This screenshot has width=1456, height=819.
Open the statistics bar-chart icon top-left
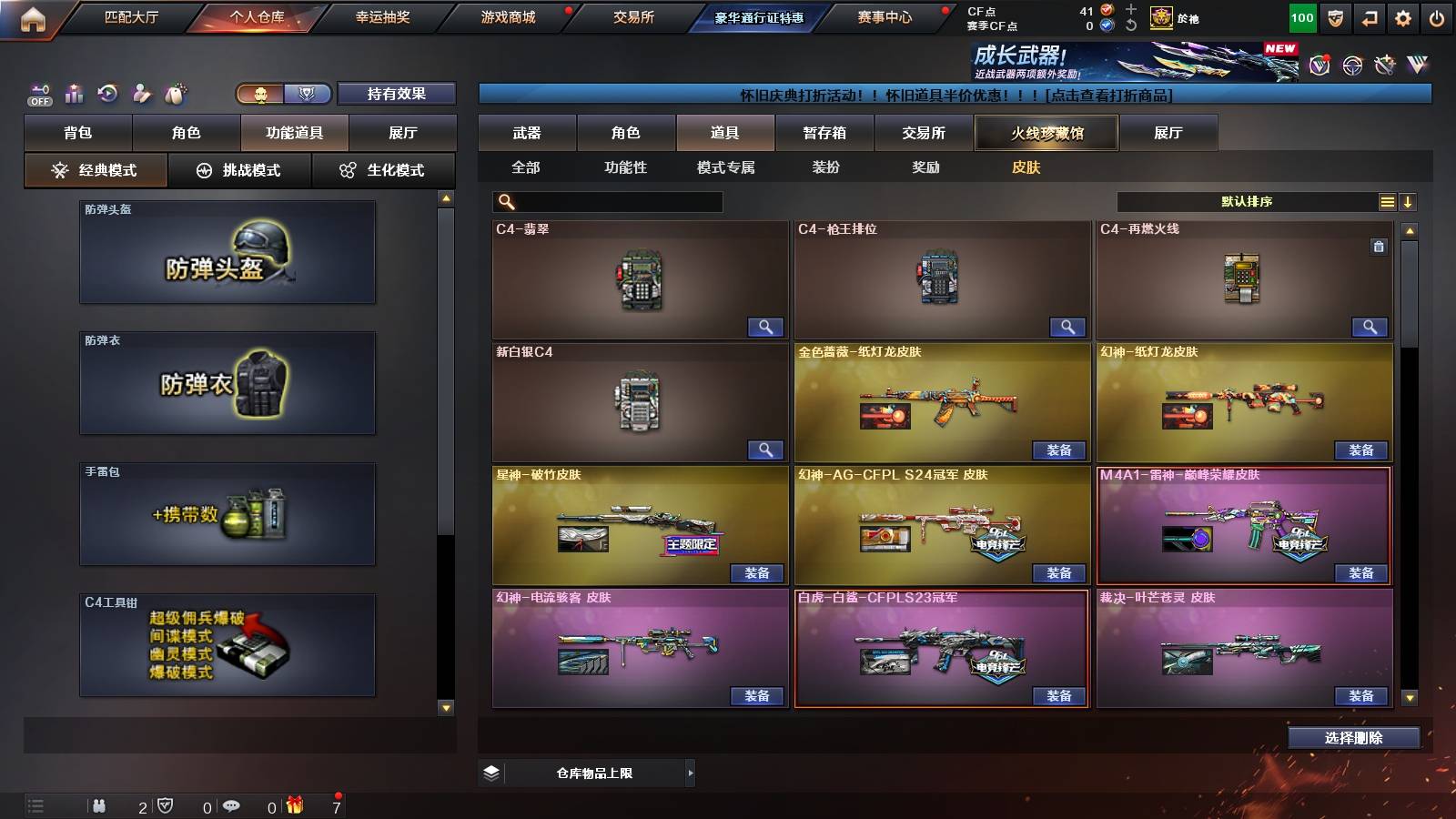(73, 92)
